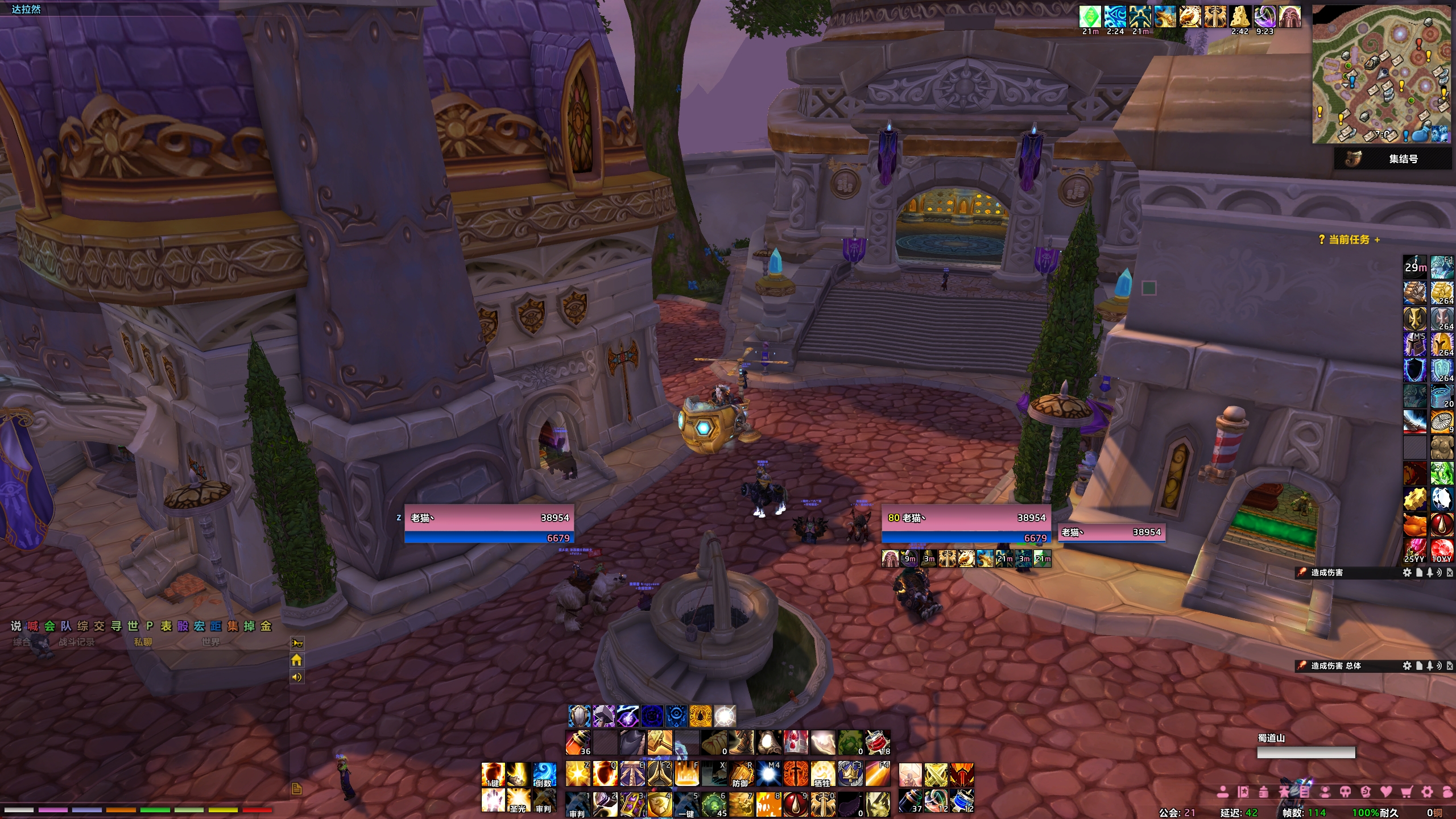This screenshot has width=1456, height=819.
Task: Use the crown ability bound to F3
Action: [850, 774]
